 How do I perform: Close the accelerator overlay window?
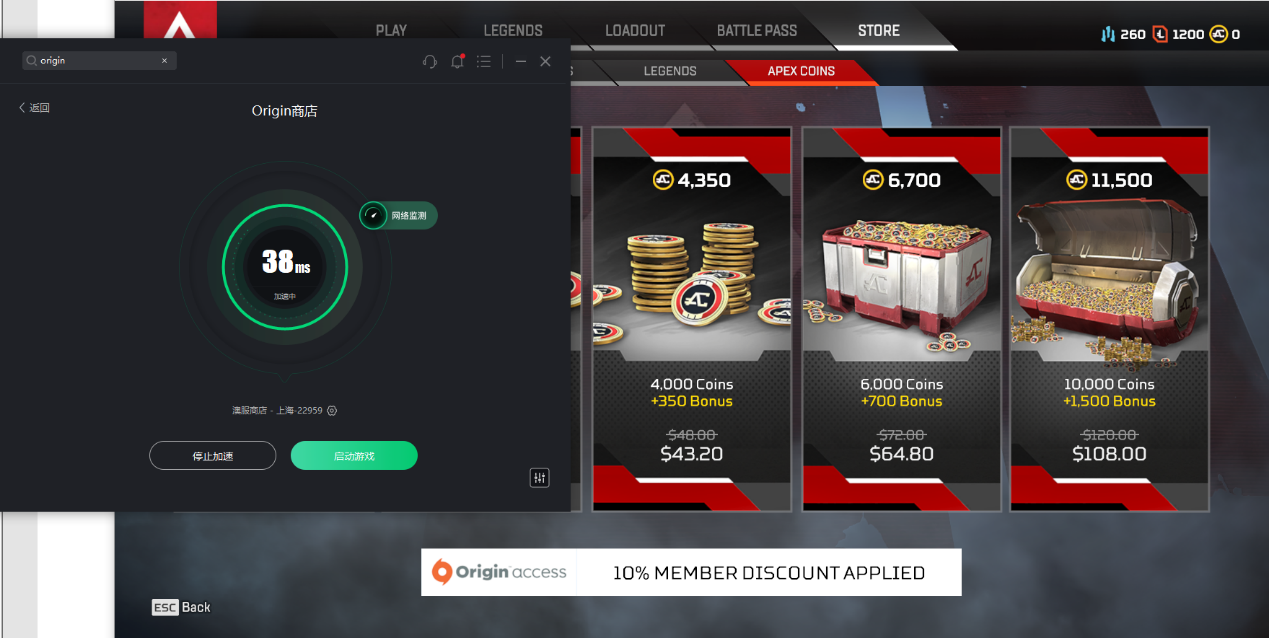pyautogui.click(x=545, y=61)
